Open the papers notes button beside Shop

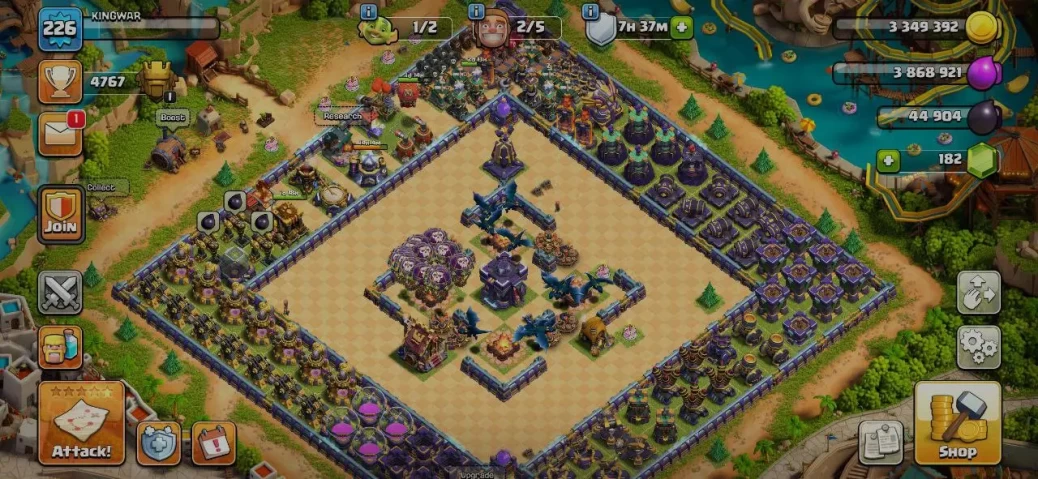[880, 441]
